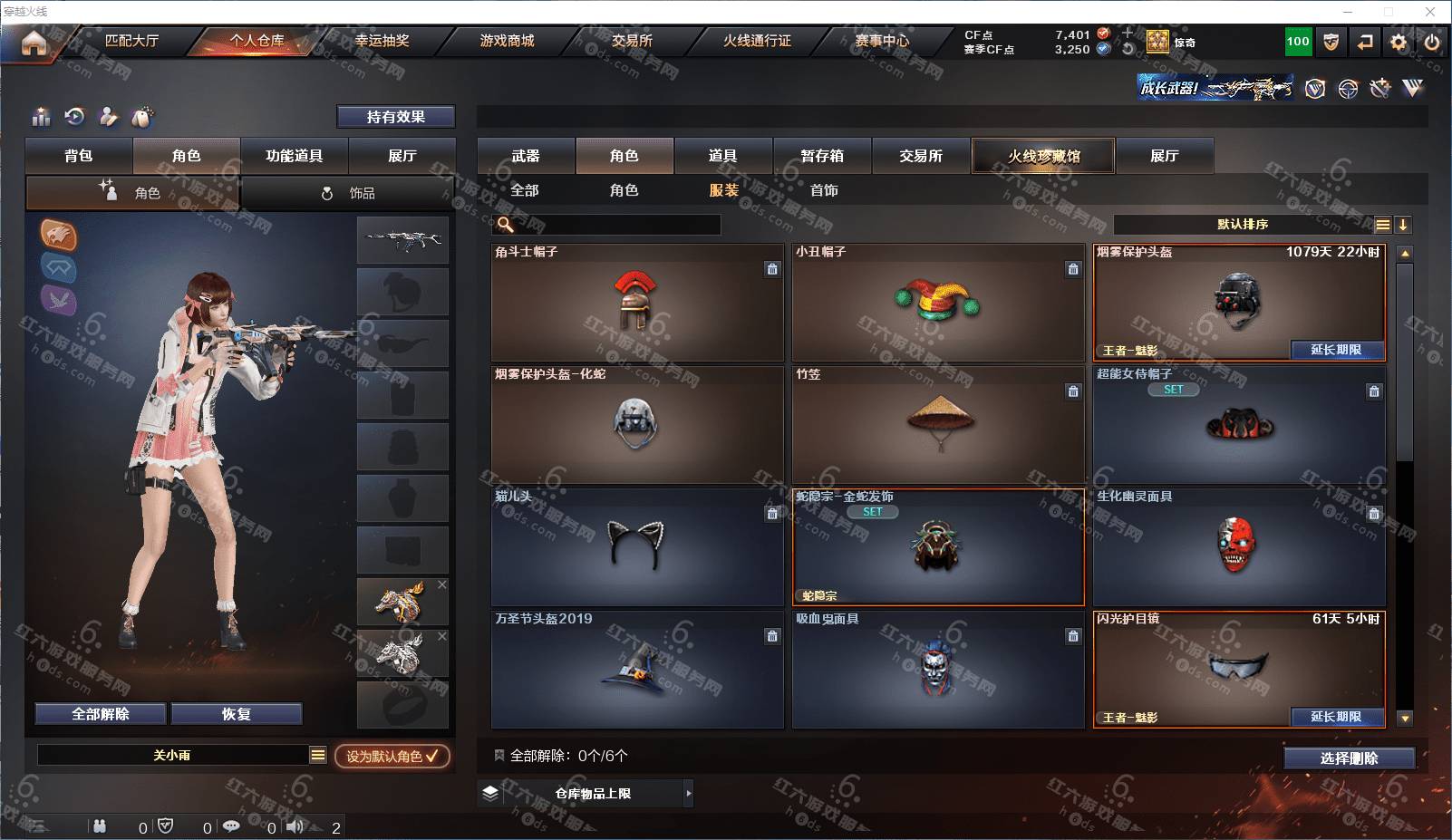Close the game window
The image size is (1452, 840).
pos(1430,12)
